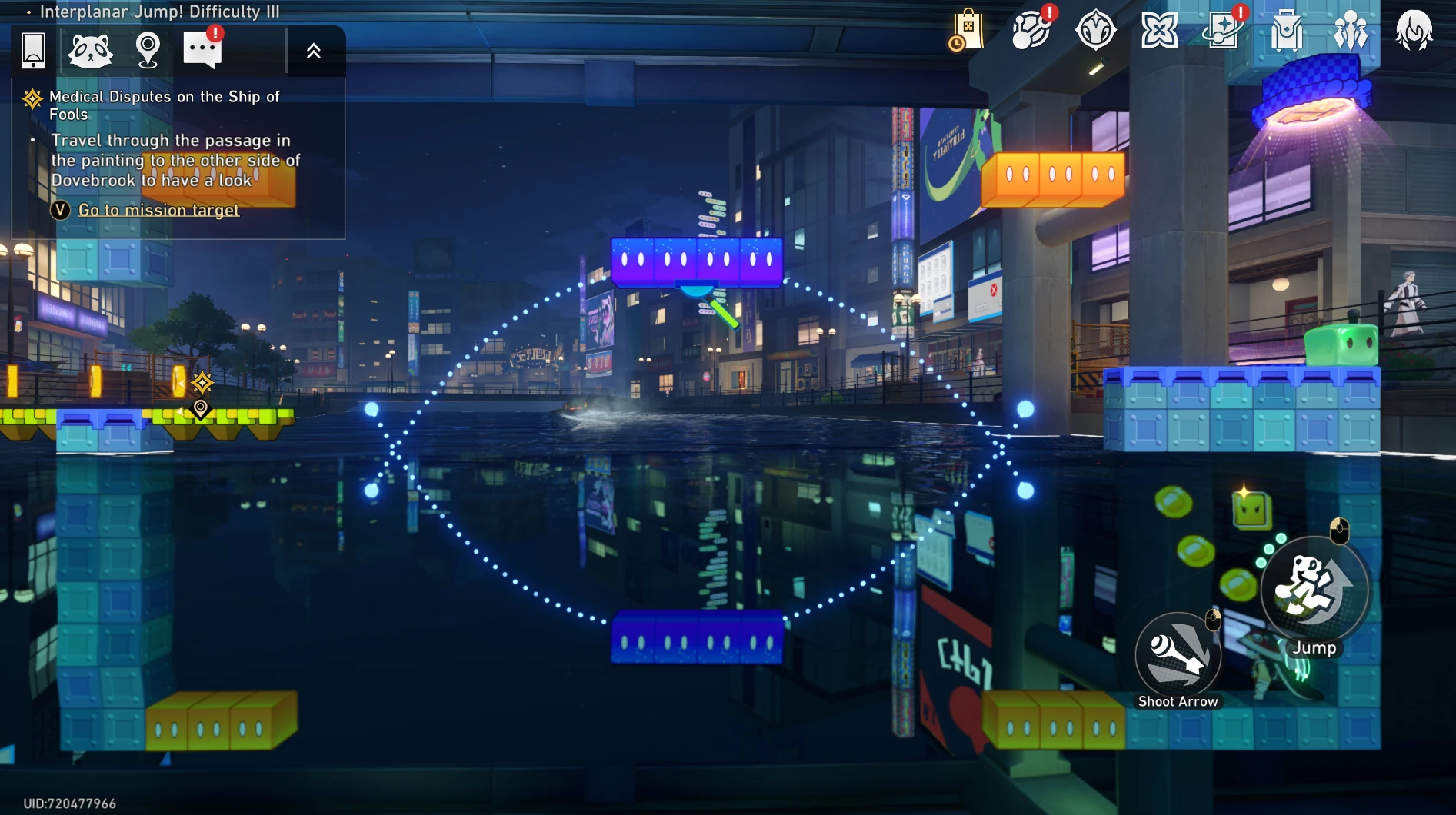Select the Medical Disputes on the Ship of Fools mission
The height and width of the screenshot is (815, 1456).
point(164,105)
